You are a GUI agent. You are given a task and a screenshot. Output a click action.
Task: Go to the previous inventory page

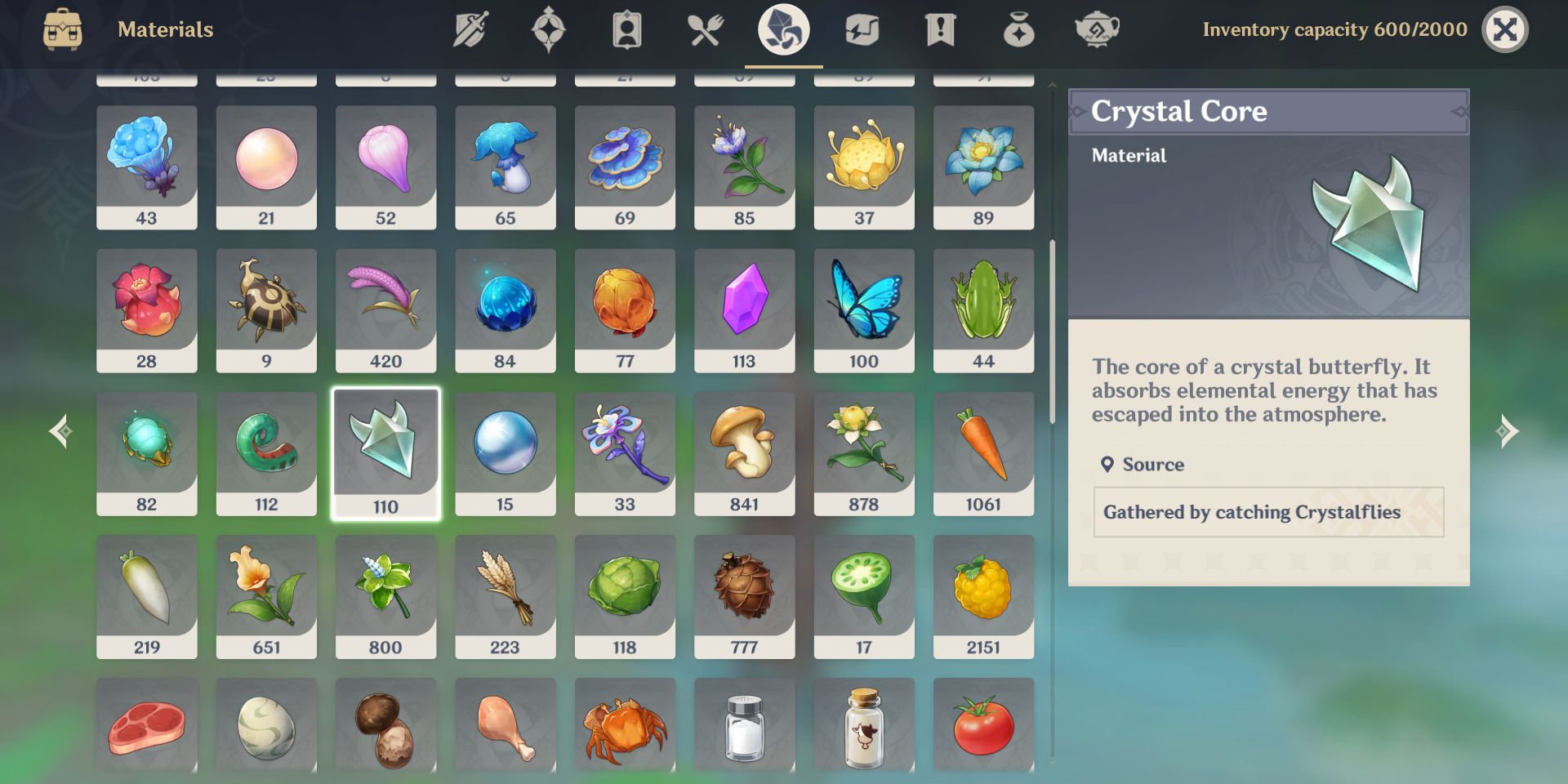(x=59, y=430)
